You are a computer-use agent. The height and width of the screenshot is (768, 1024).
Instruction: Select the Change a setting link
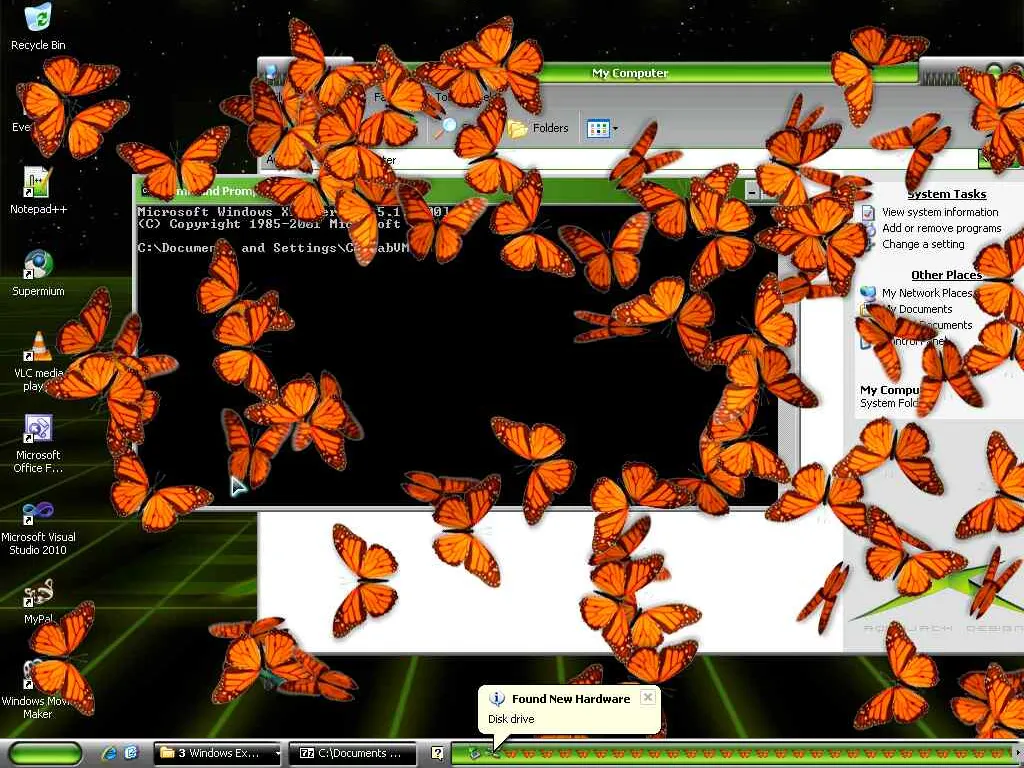922,244
